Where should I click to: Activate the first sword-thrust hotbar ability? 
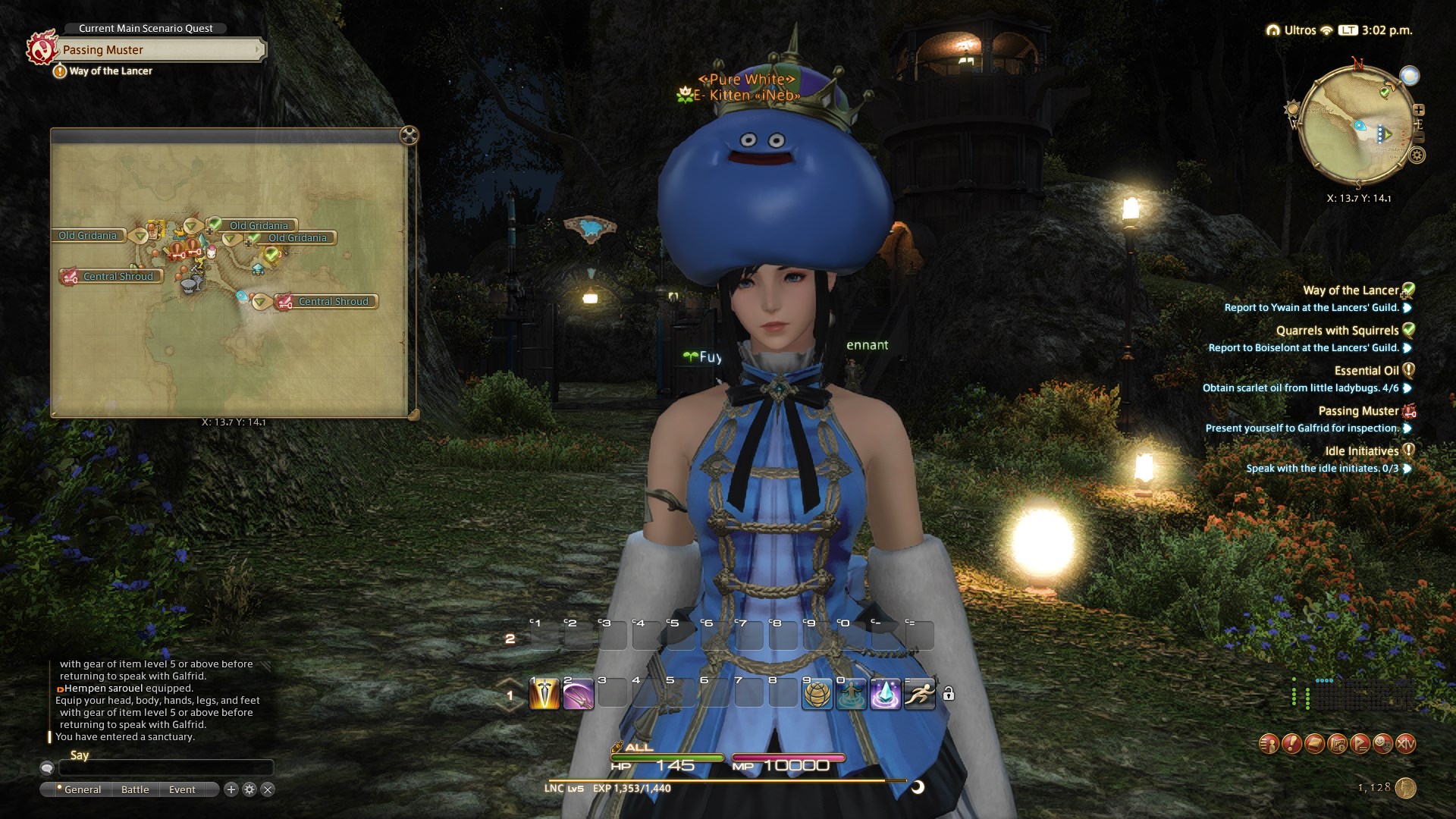[544, 694]
